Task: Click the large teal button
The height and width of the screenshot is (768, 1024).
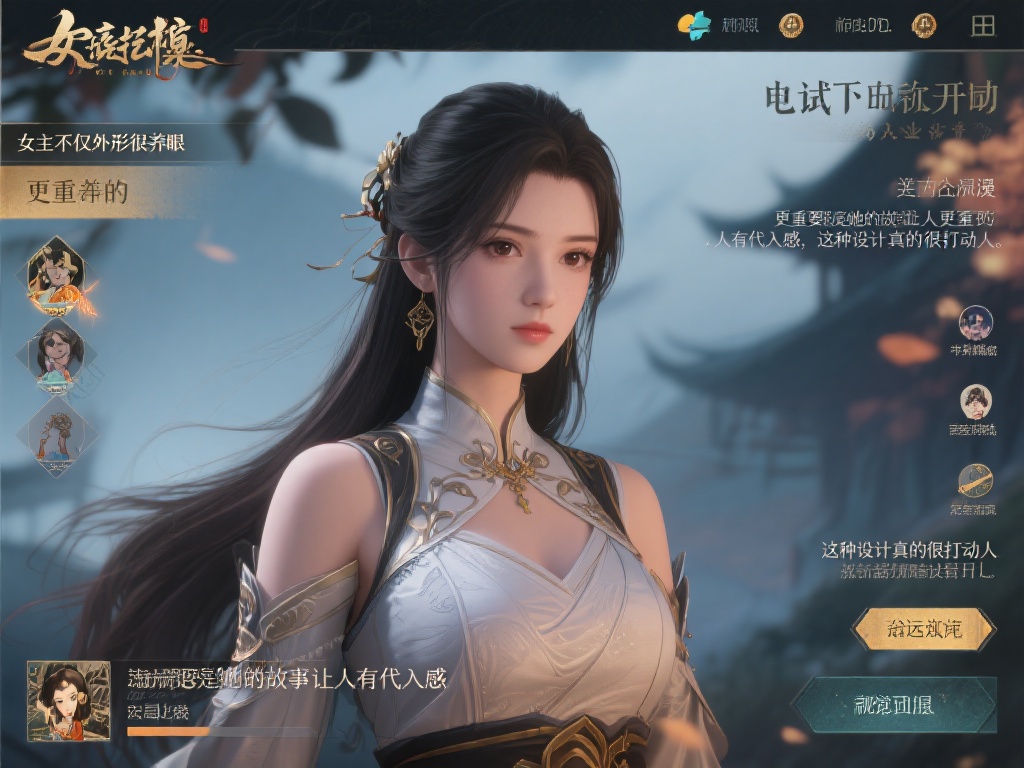Action: [x=896, y=704]
